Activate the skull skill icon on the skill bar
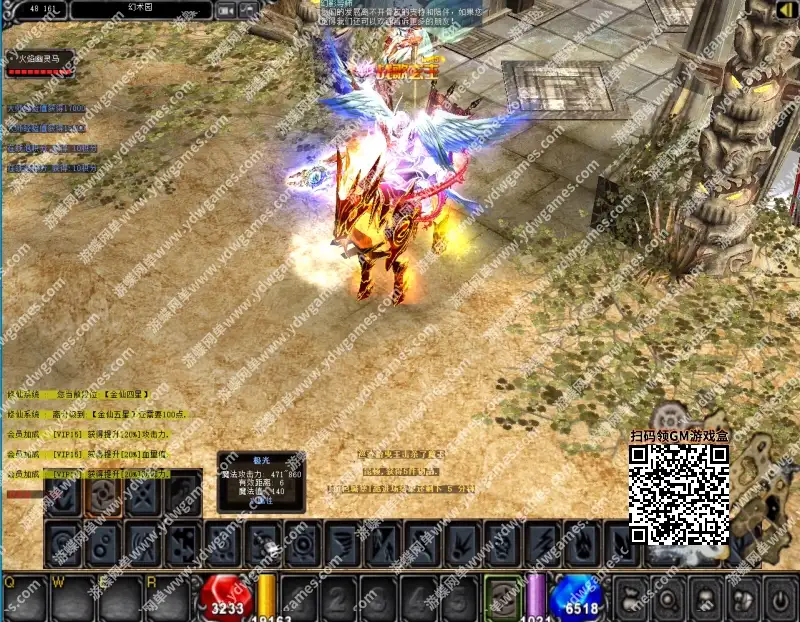The width and height of the screenshot is (800, 622). 264,546
